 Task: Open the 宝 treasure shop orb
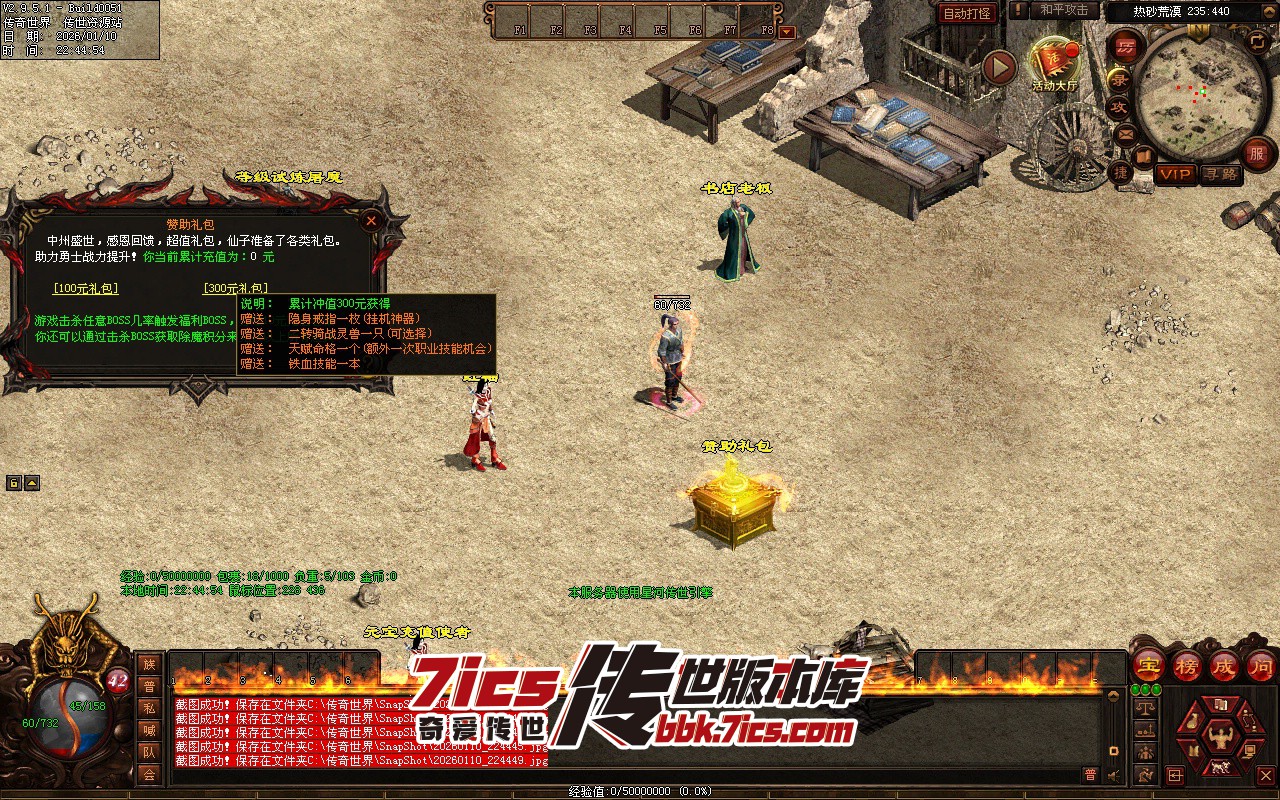click(x=1149, y=665)
